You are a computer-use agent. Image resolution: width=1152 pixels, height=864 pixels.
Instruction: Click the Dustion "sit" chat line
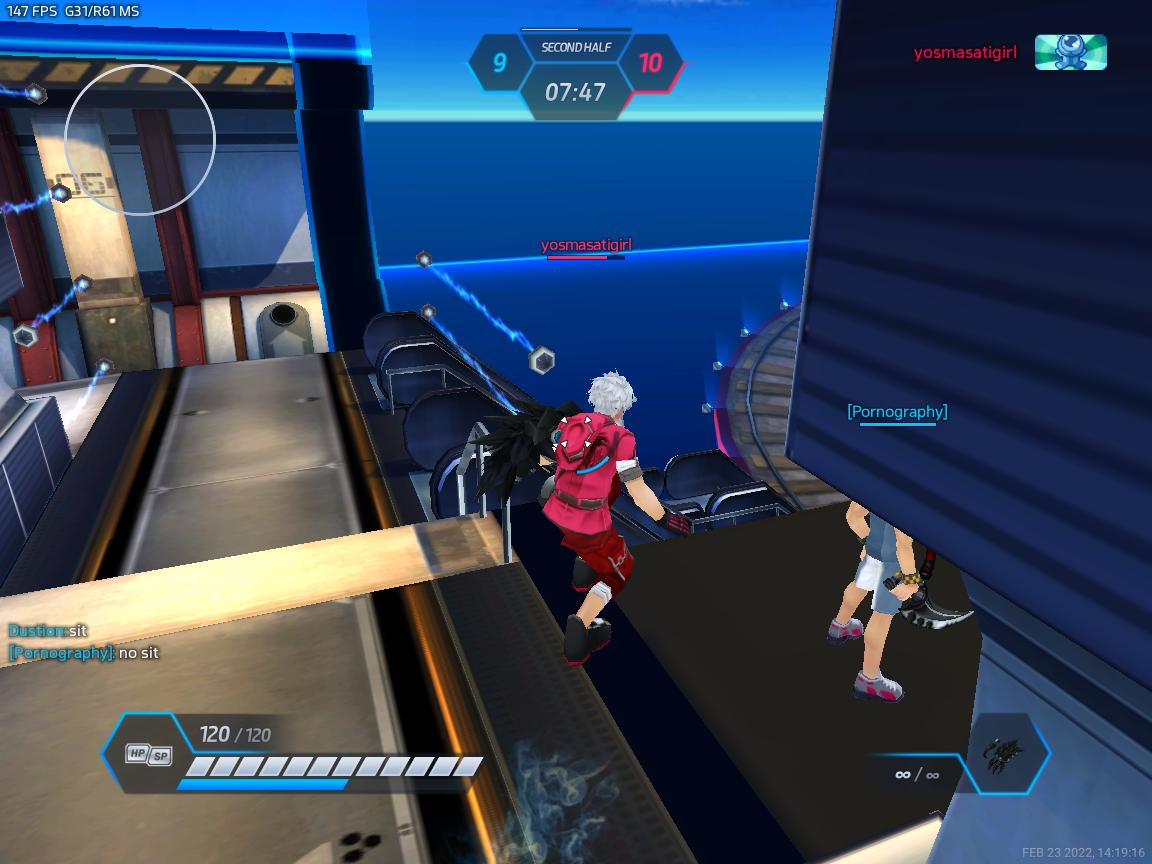48,631
